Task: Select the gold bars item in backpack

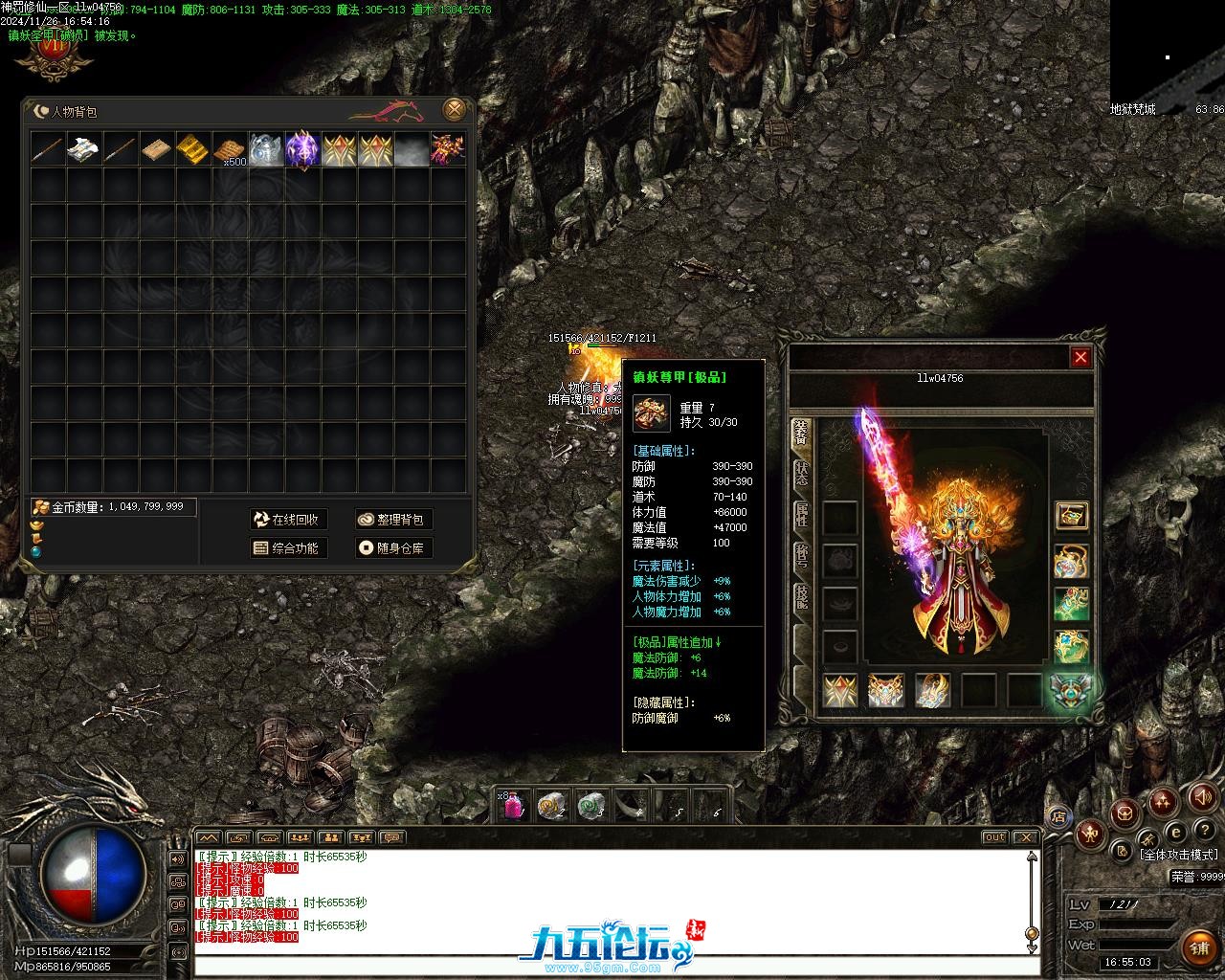Action: pos(193,149)
